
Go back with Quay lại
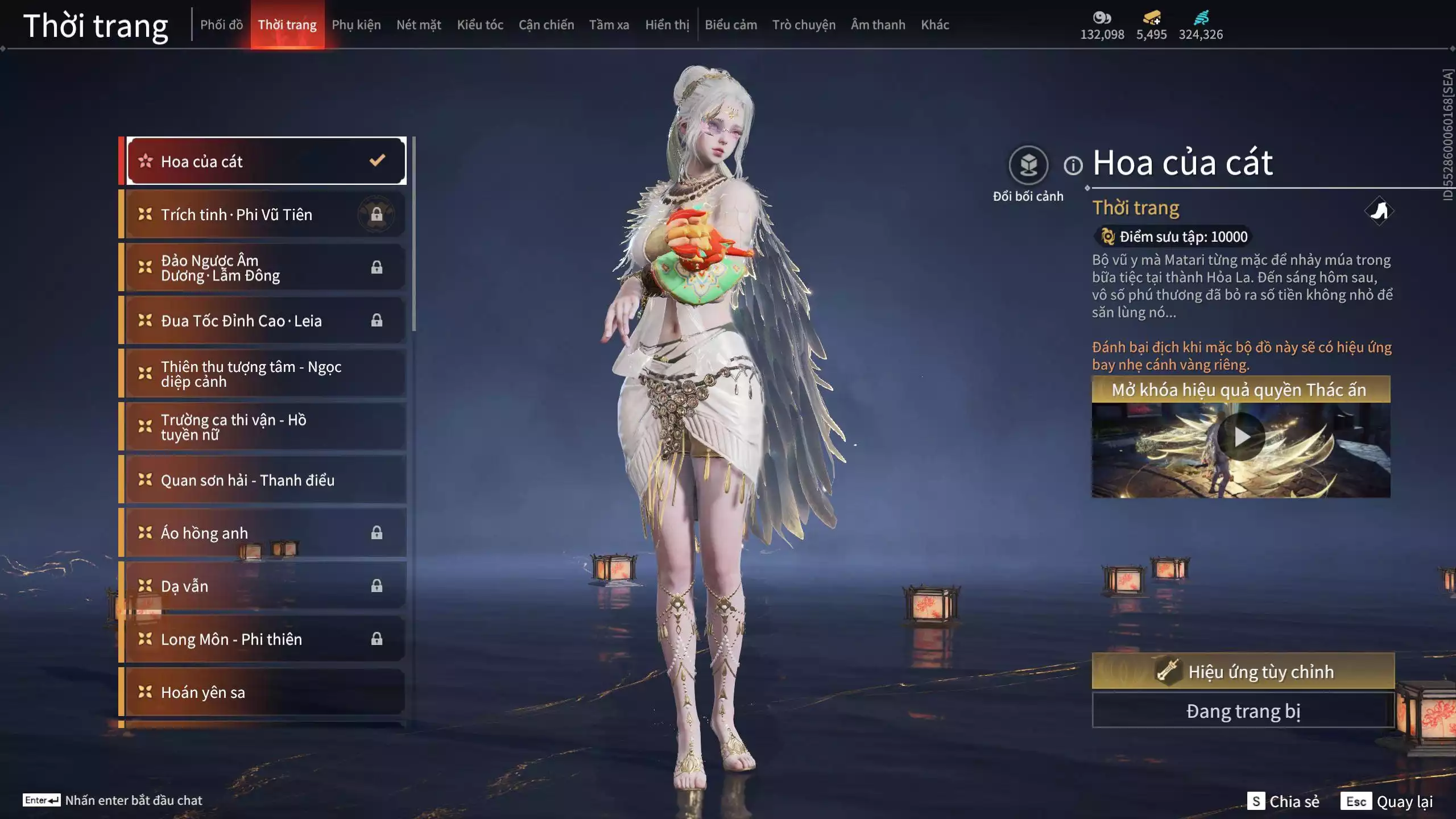[x=1387, y=801]
